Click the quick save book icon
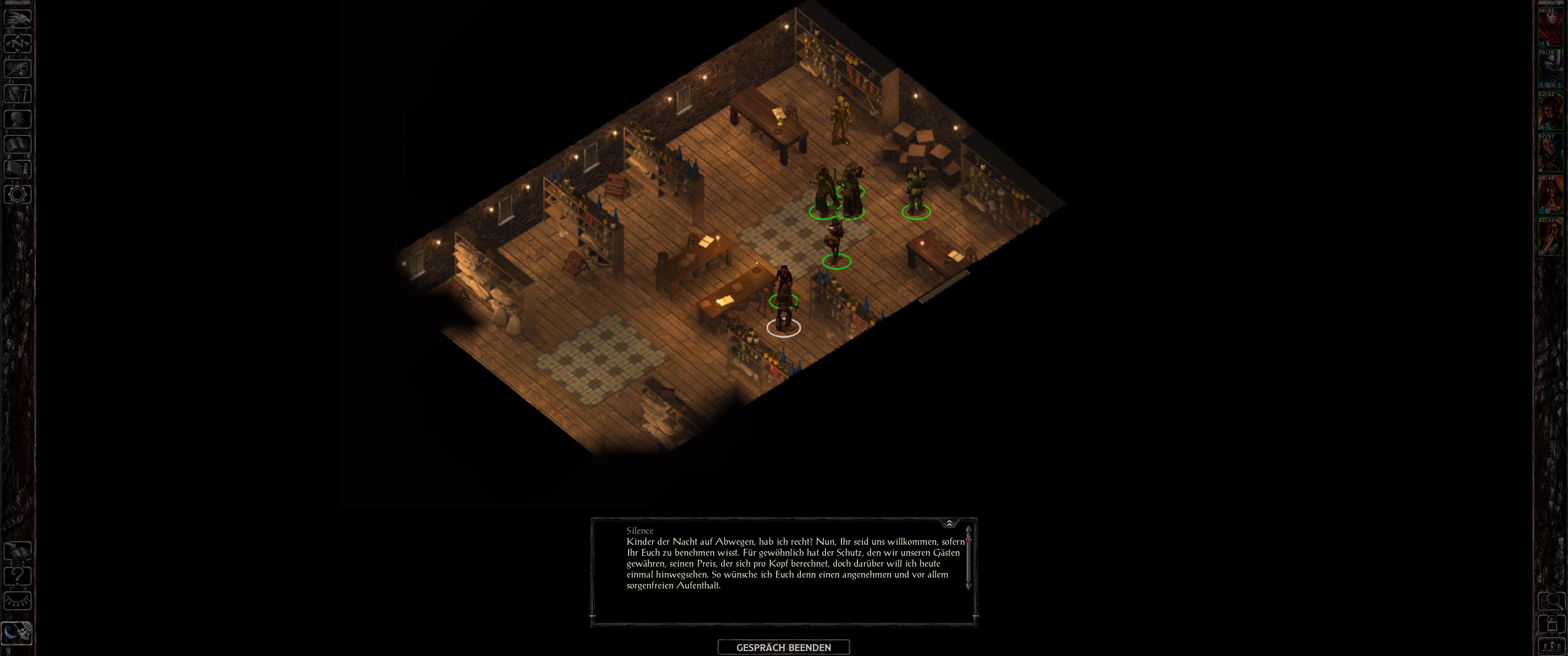 coord(18,551)
